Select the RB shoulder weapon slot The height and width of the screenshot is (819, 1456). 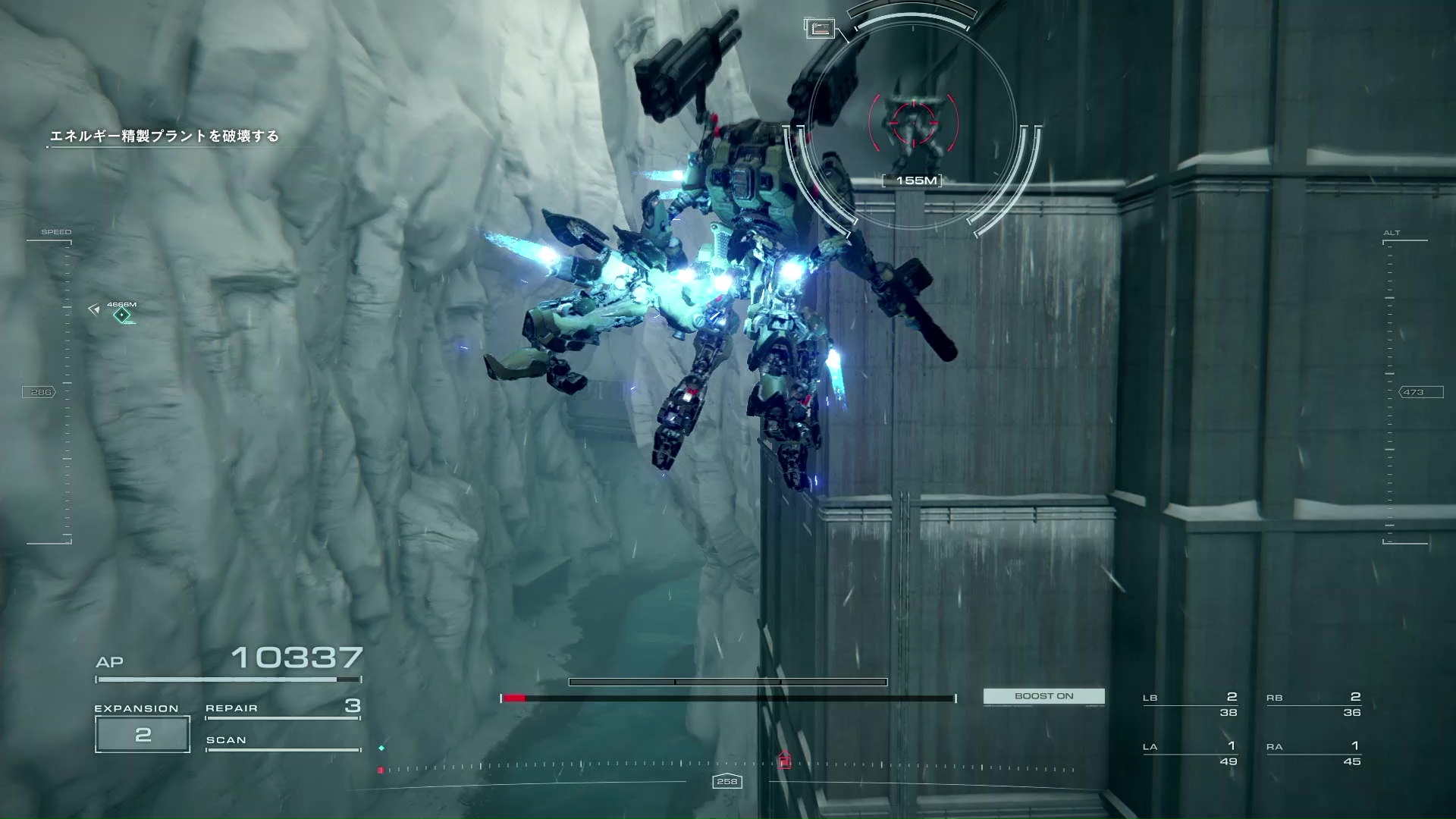pyautogui.click(x=1313, y=704)
